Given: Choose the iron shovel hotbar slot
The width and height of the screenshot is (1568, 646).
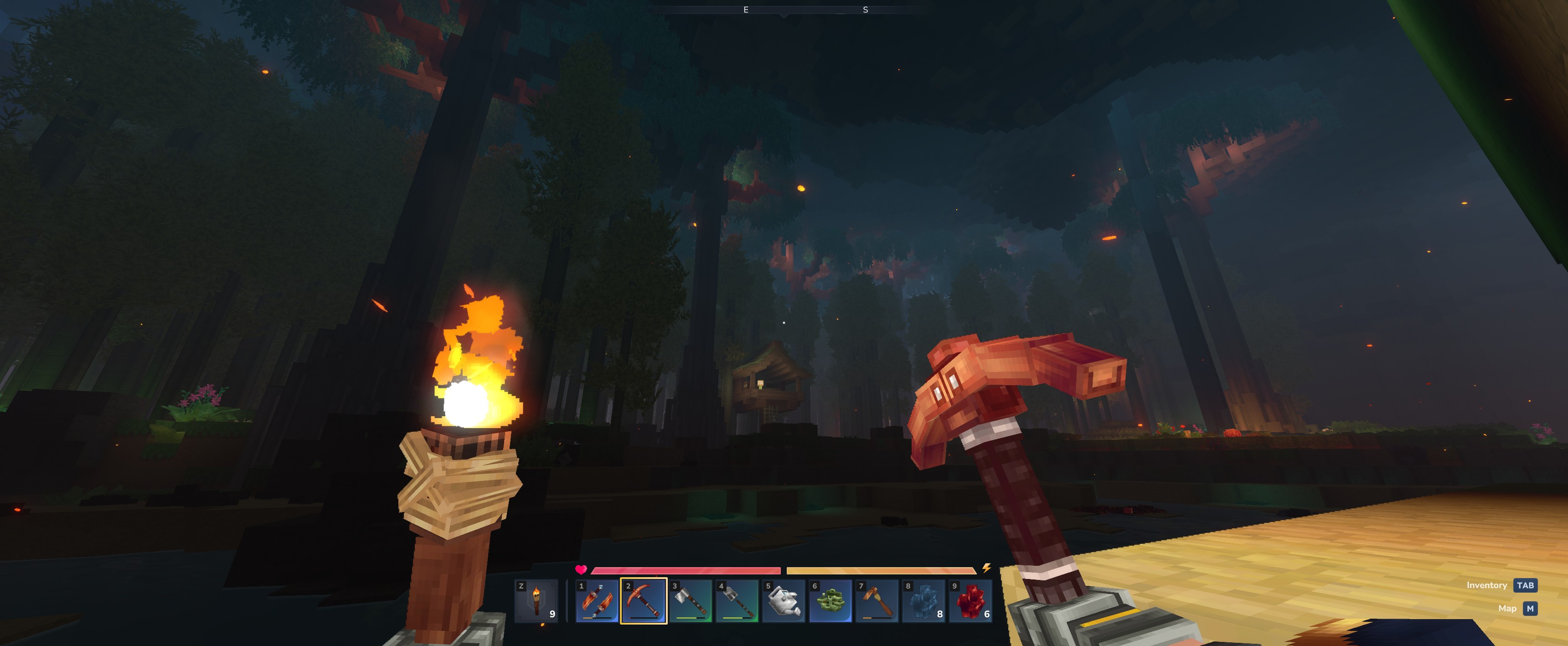Looking at the screenshot, I should pyautogui.click(x=737, y=601).
